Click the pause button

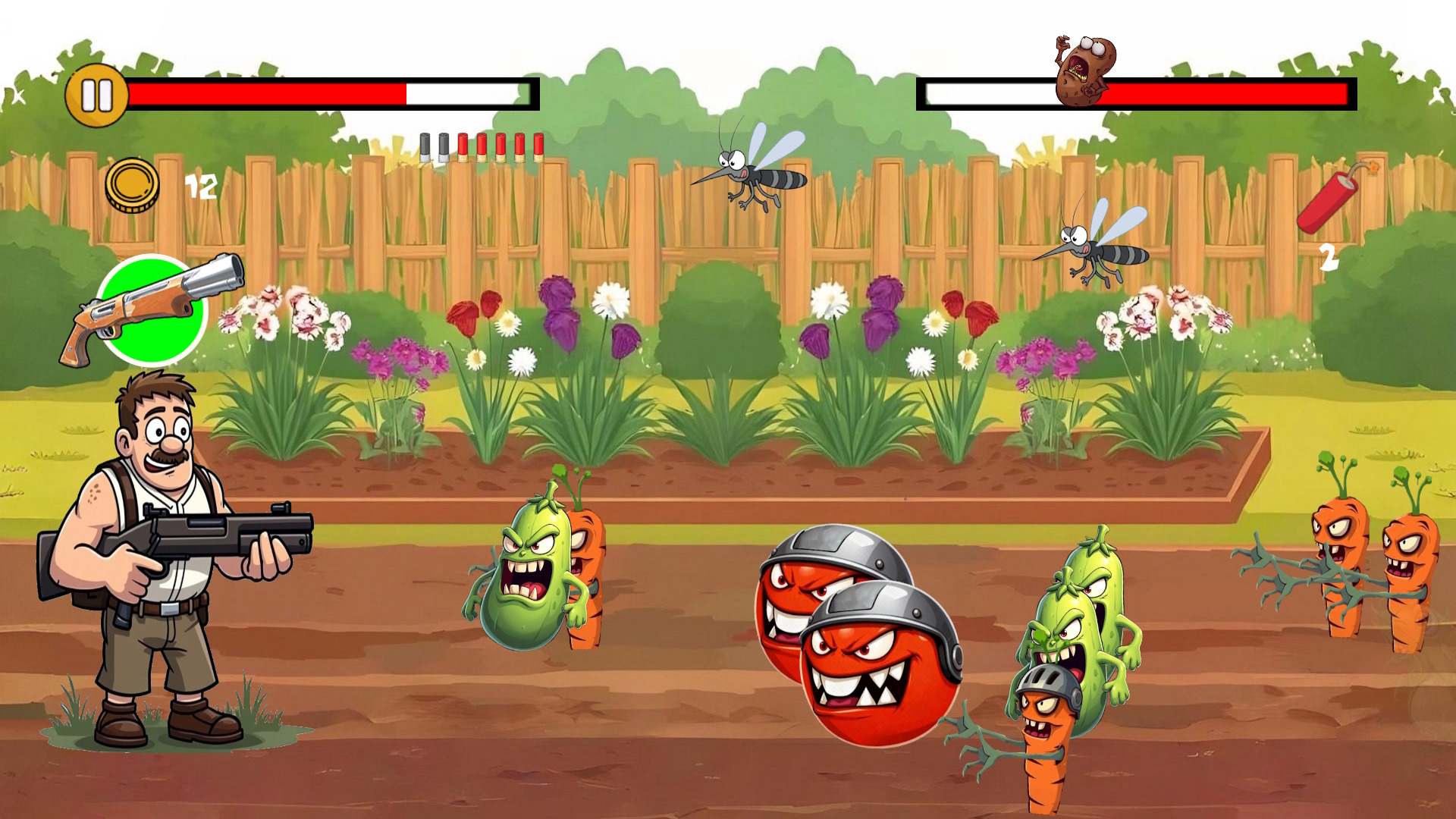[x=97, y=96]
